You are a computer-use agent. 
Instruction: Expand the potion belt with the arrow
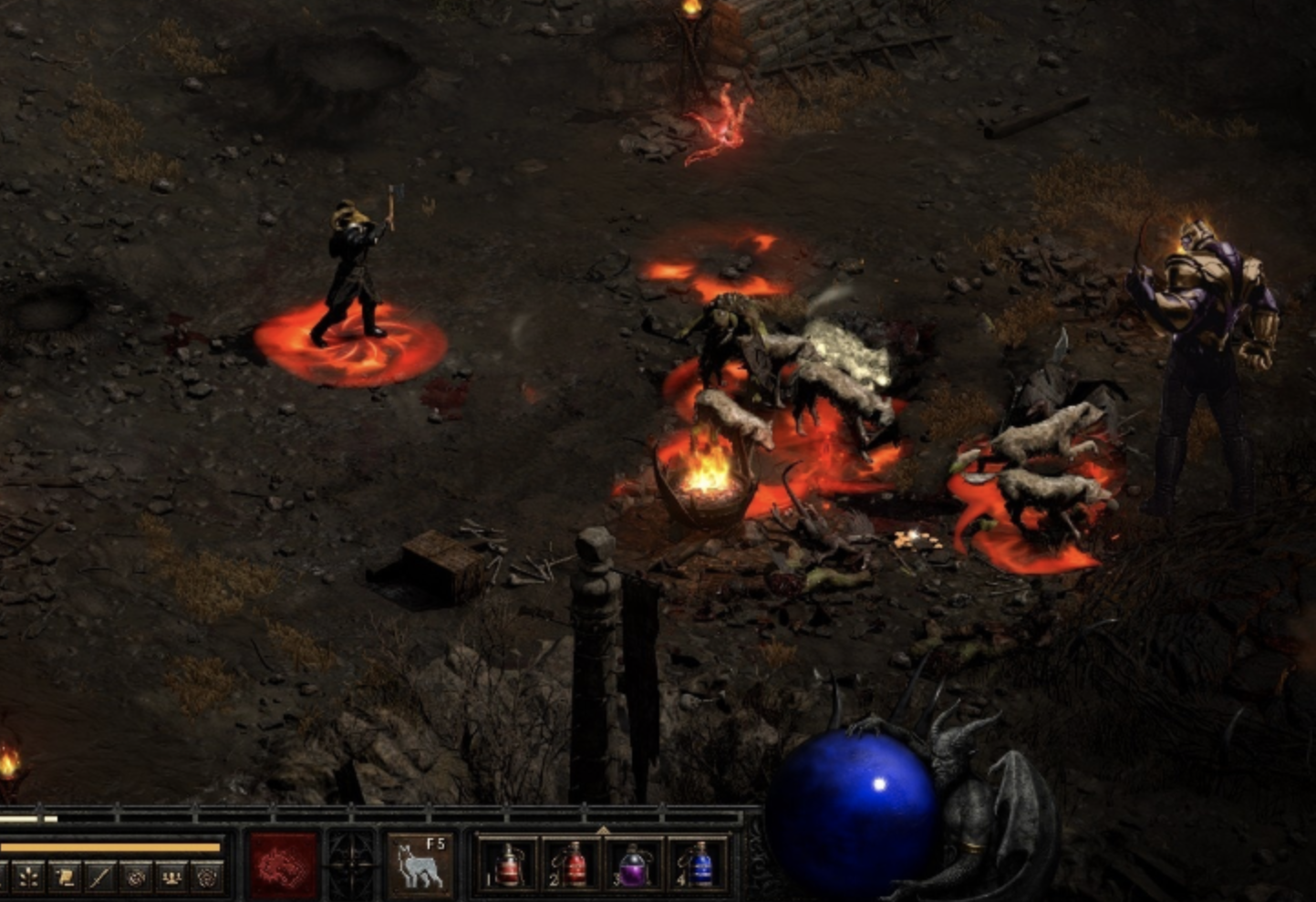pos(603,829)
